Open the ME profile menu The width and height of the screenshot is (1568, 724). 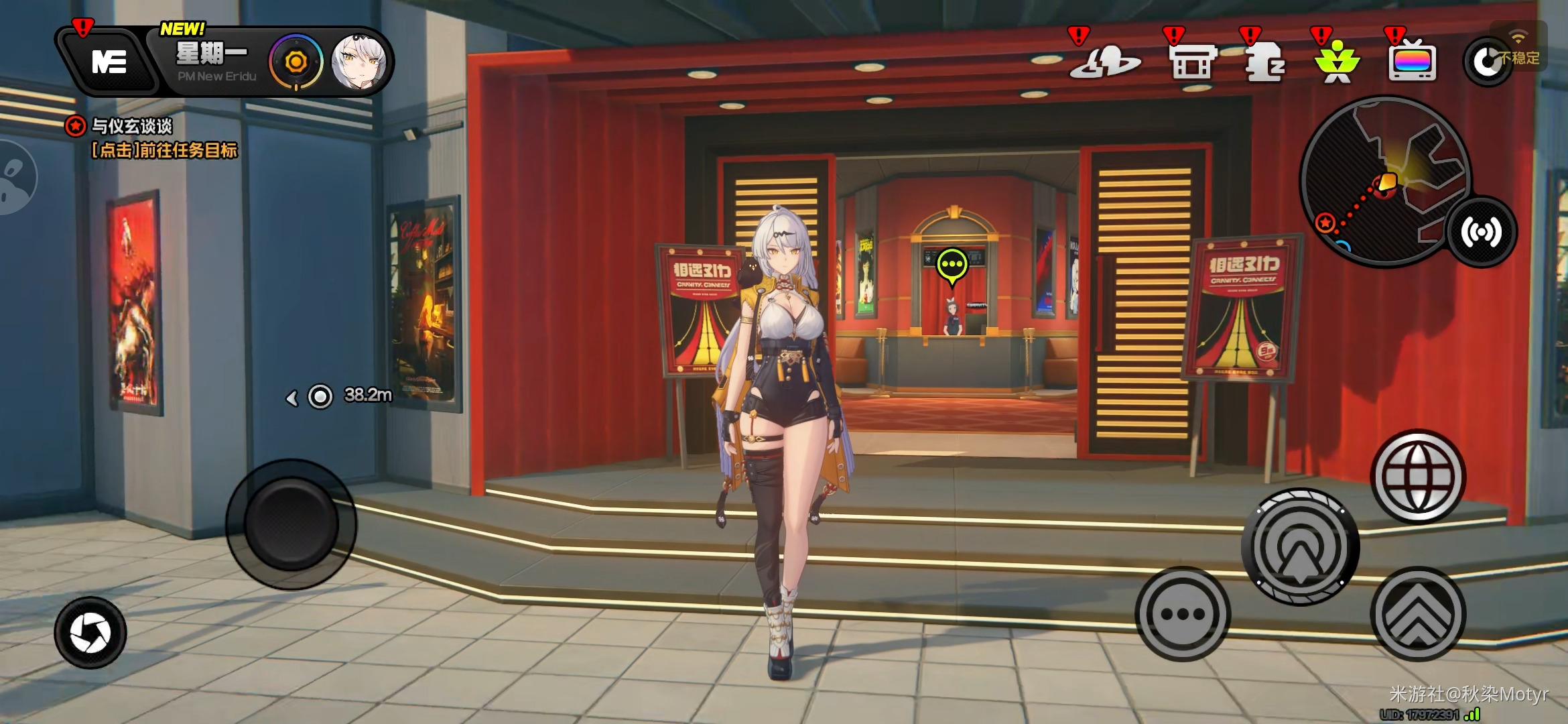point(109,62)
